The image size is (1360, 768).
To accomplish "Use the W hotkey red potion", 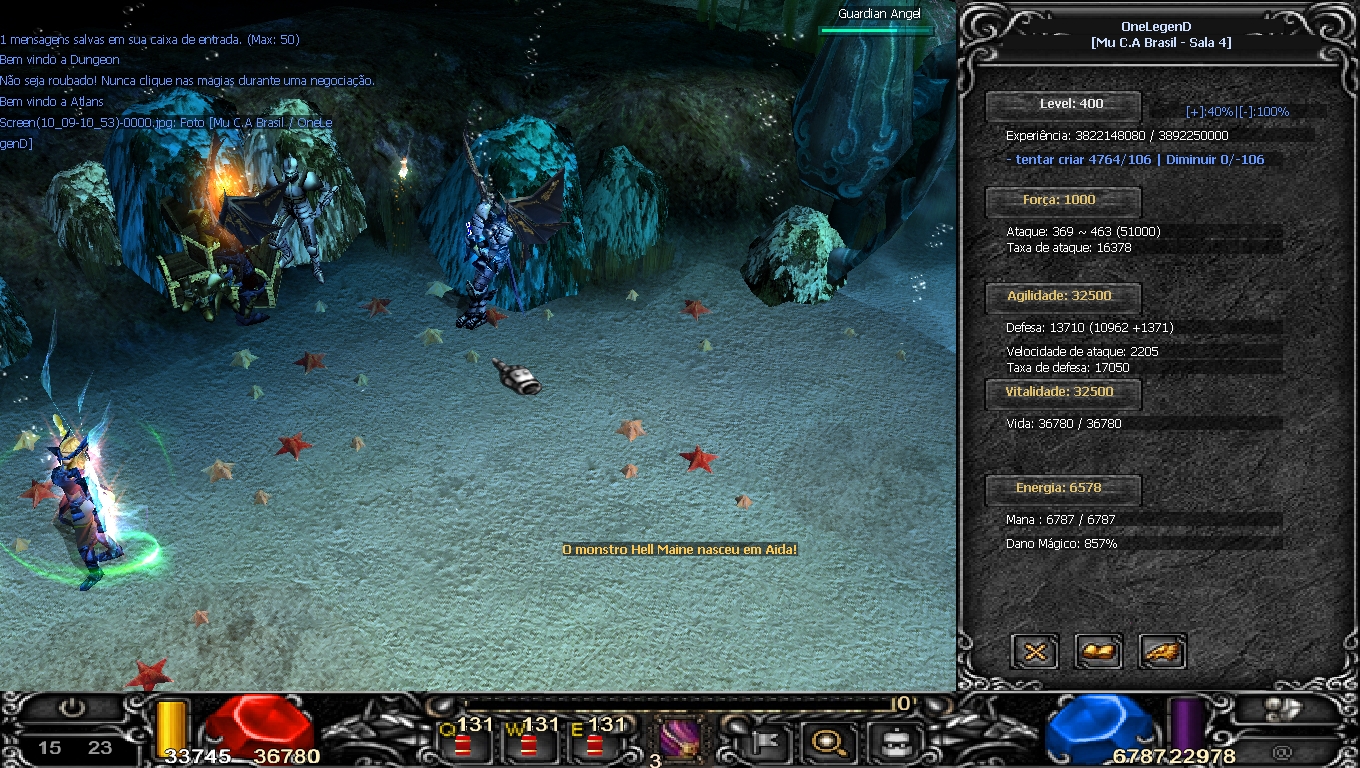I will [527, 744].
